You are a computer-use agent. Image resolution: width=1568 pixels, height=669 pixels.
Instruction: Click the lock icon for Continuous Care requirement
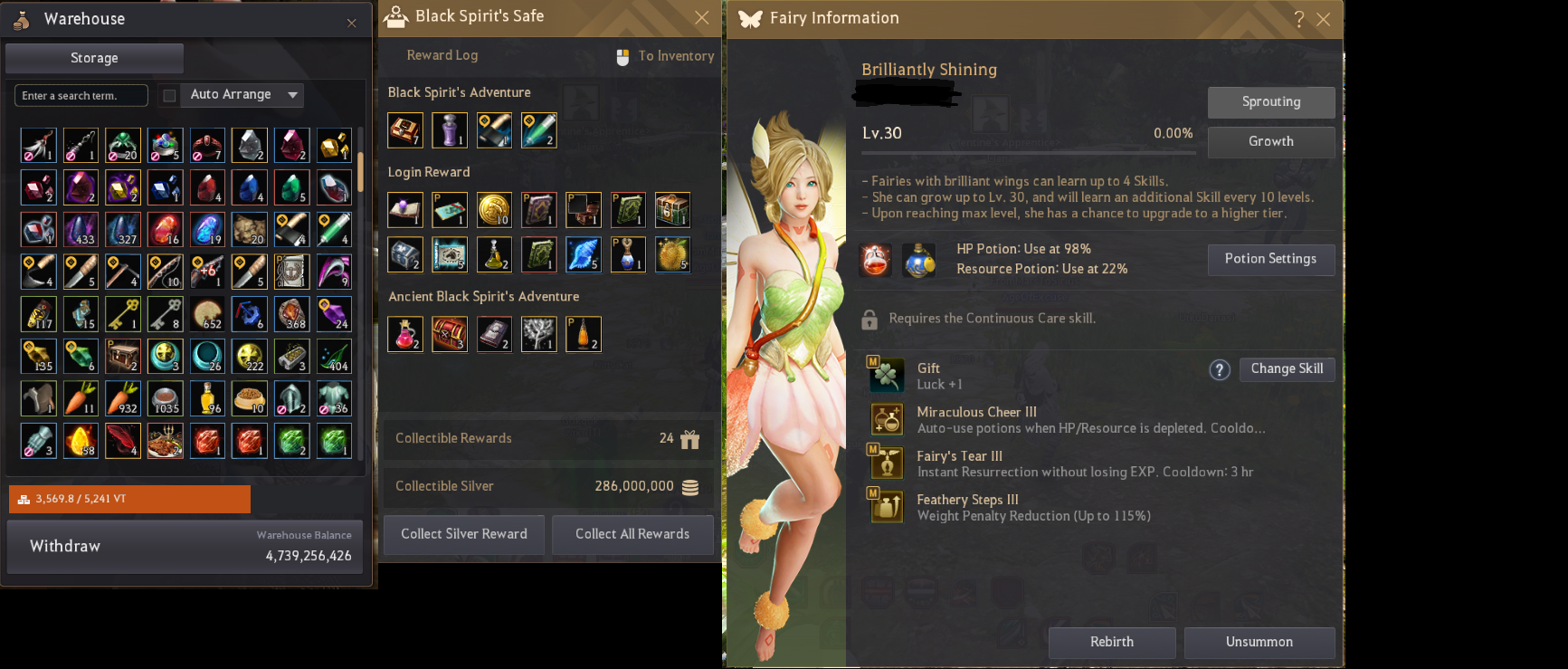pos(871,318)
